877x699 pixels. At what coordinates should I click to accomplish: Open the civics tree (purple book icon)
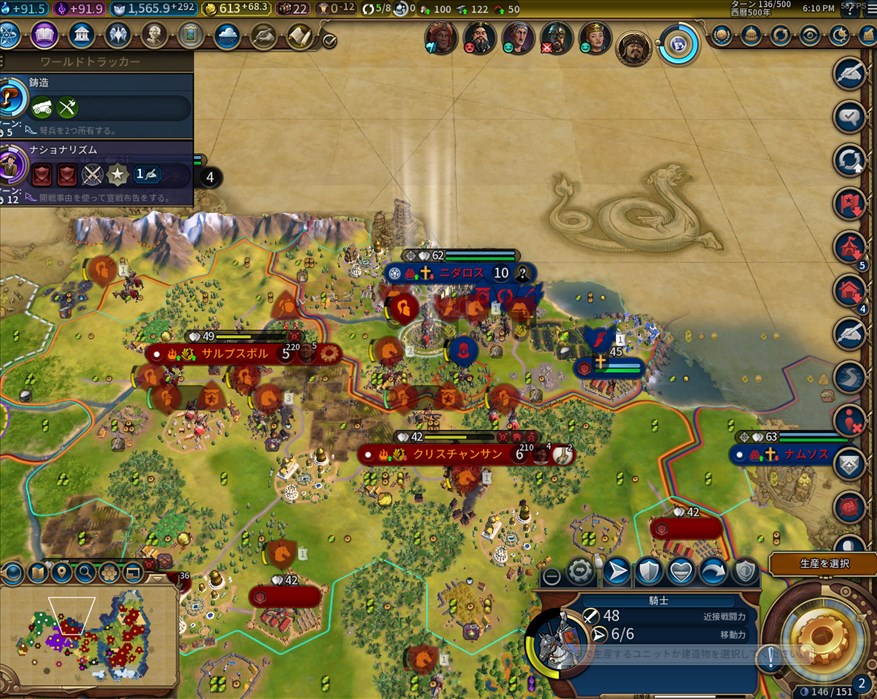(44, 37)
